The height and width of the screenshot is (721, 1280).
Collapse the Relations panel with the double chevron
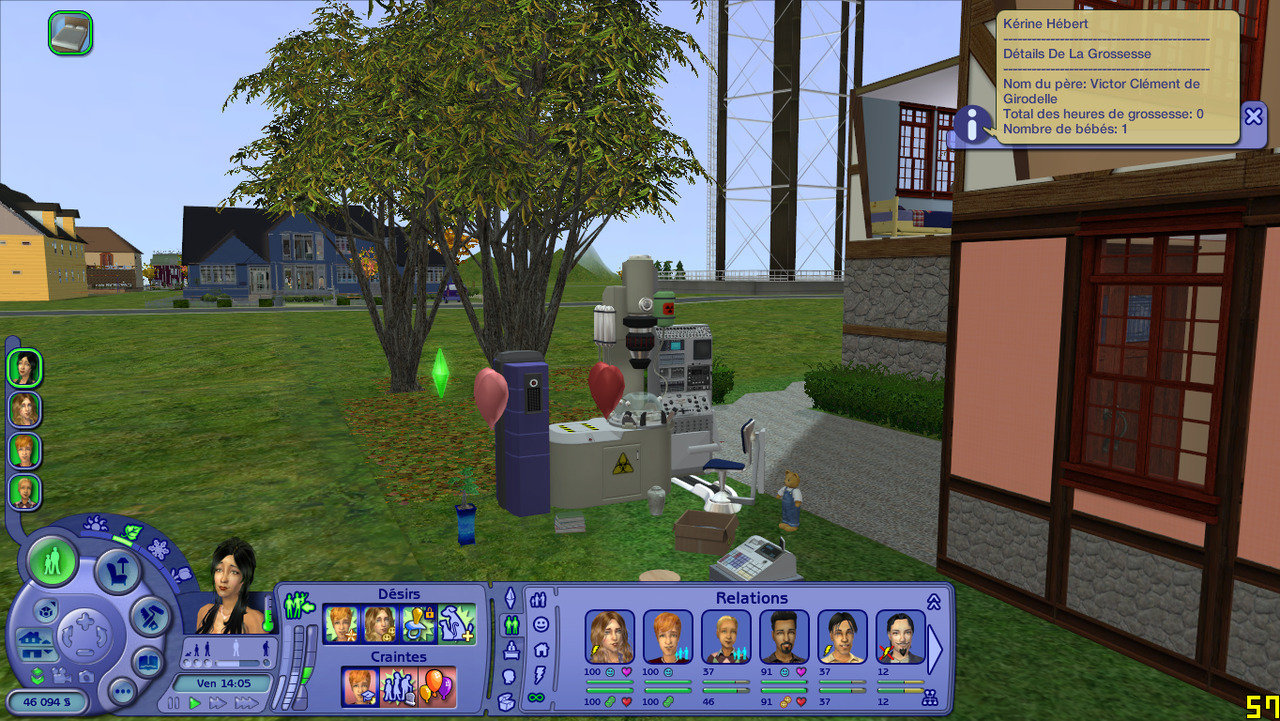coord(933,601)
